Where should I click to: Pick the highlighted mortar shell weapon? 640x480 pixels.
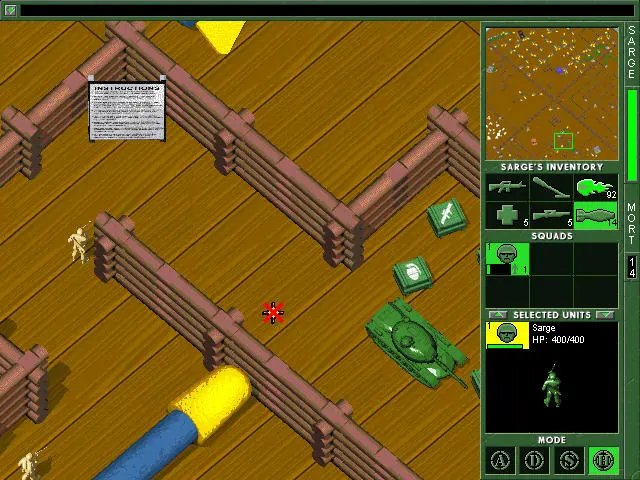click(596, 215)
